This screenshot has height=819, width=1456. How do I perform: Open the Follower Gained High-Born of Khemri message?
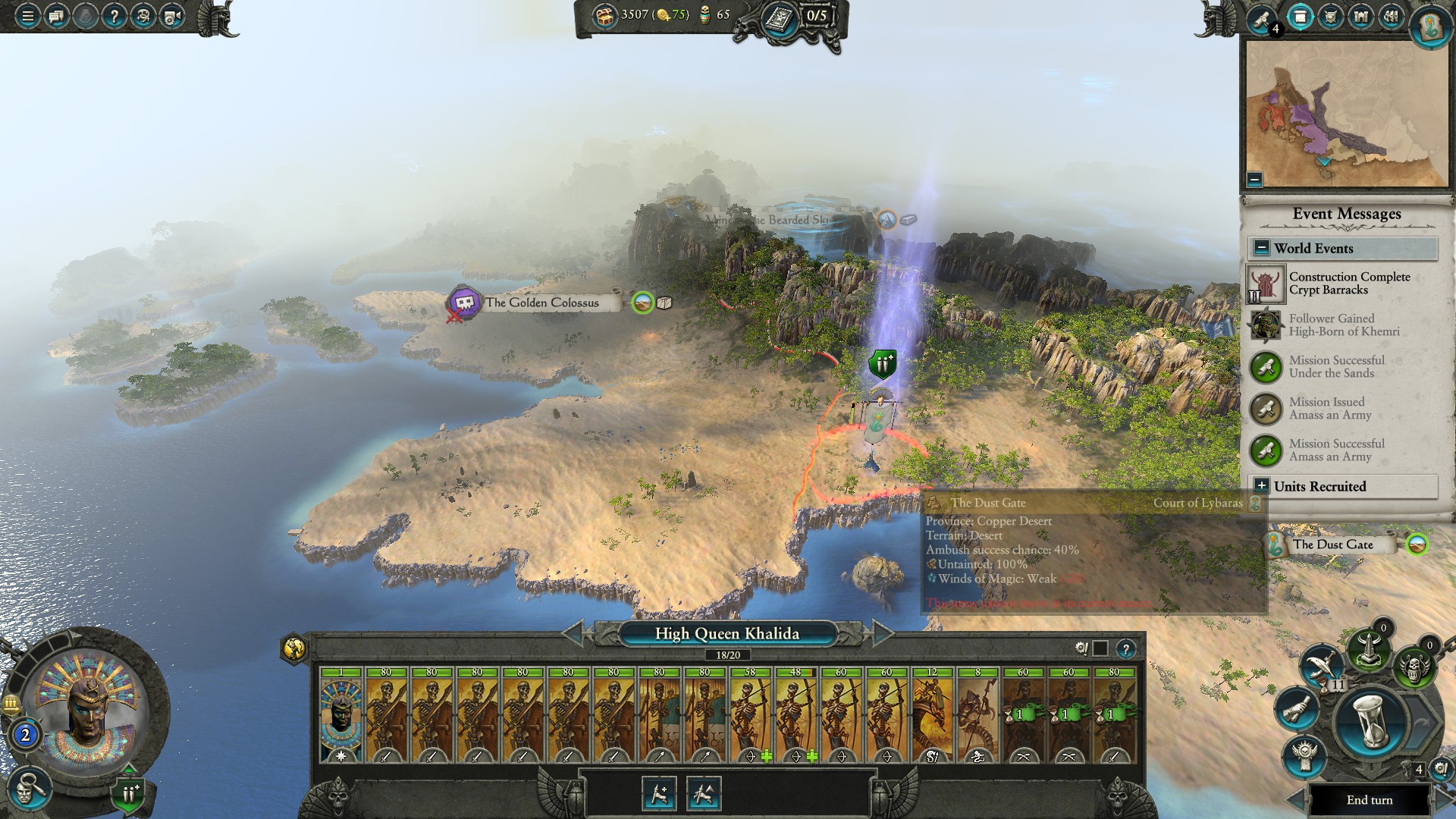coord(1342,325)
